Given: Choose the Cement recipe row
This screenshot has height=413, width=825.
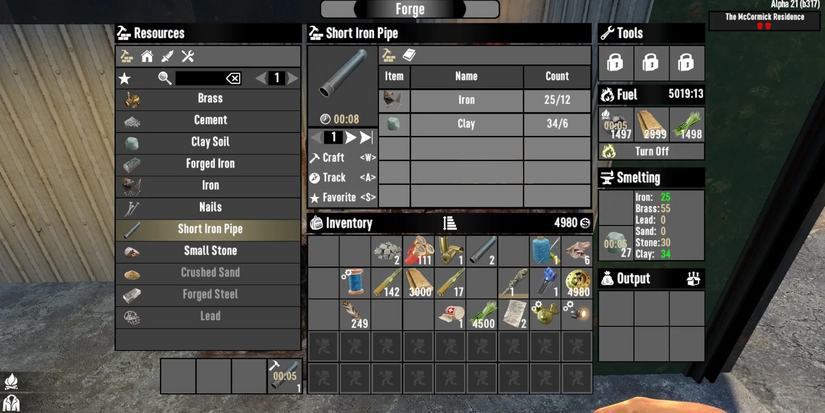Looking at the screenshot, I should (209, 121).
